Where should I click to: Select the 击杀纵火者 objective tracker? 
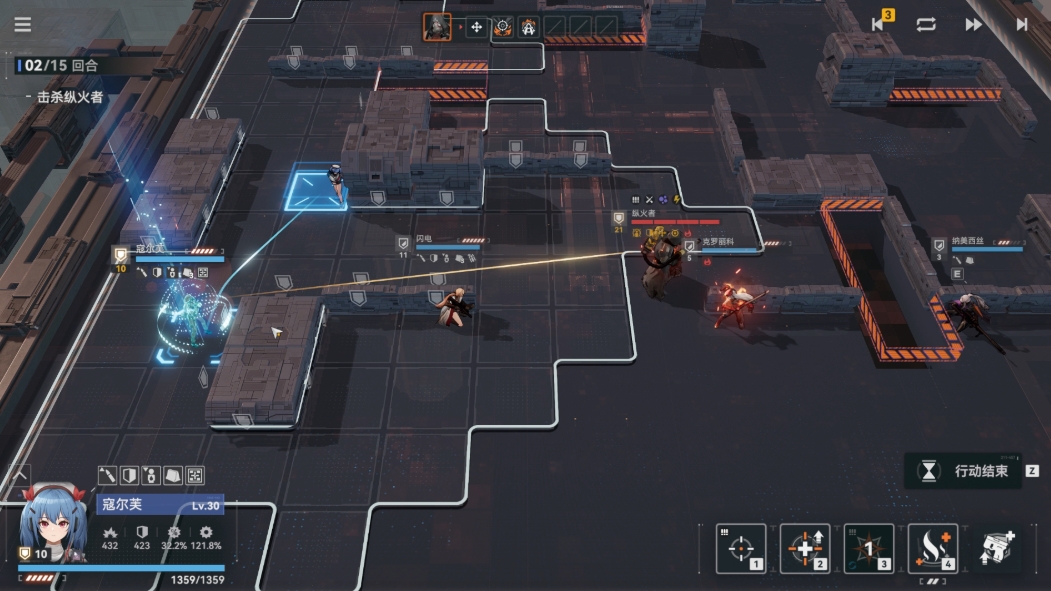(x=70, y=97)
